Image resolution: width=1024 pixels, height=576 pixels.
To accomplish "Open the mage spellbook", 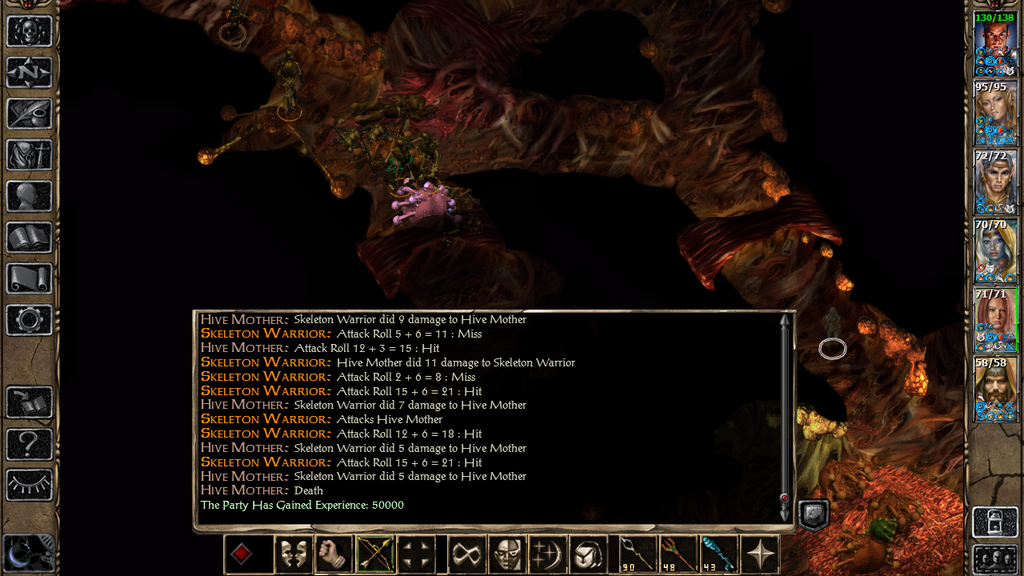I will pos(29,237).
